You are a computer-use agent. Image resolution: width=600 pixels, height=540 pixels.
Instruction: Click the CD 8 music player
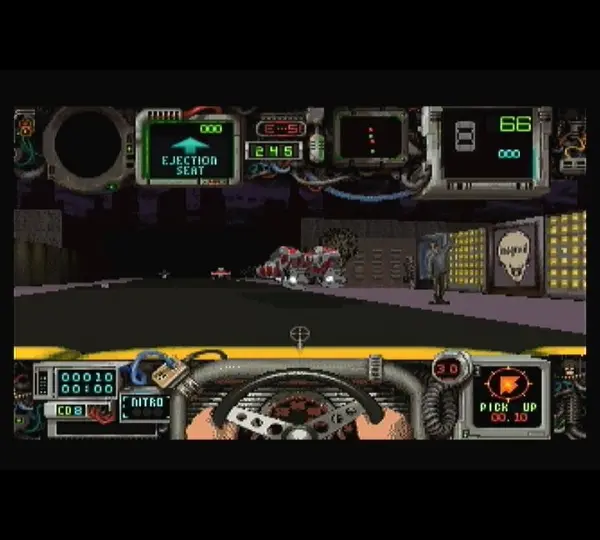pos(70,410)
